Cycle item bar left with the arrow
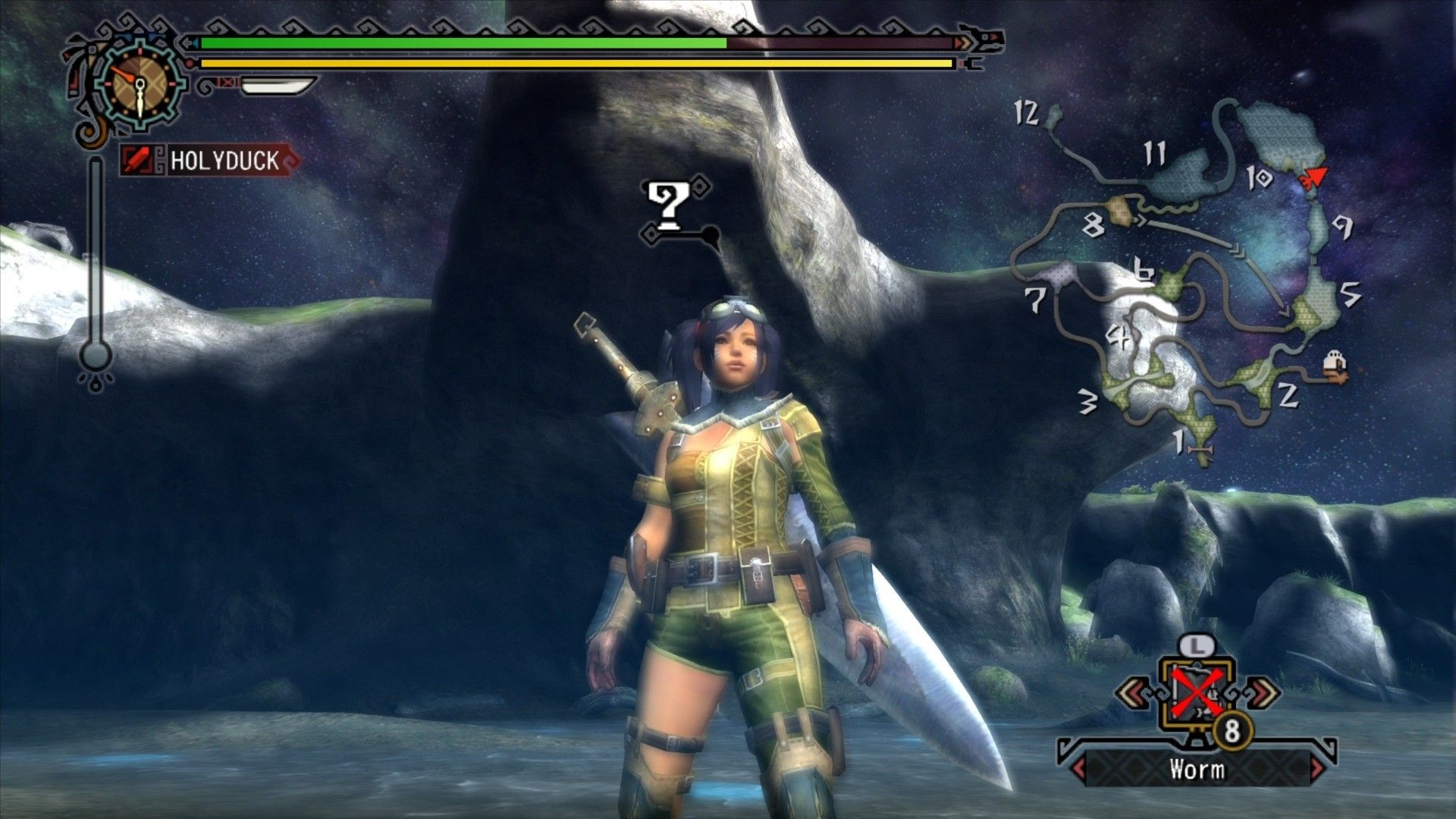The height and width of the screenshot is (819, 1456). tap(1133, 691)
